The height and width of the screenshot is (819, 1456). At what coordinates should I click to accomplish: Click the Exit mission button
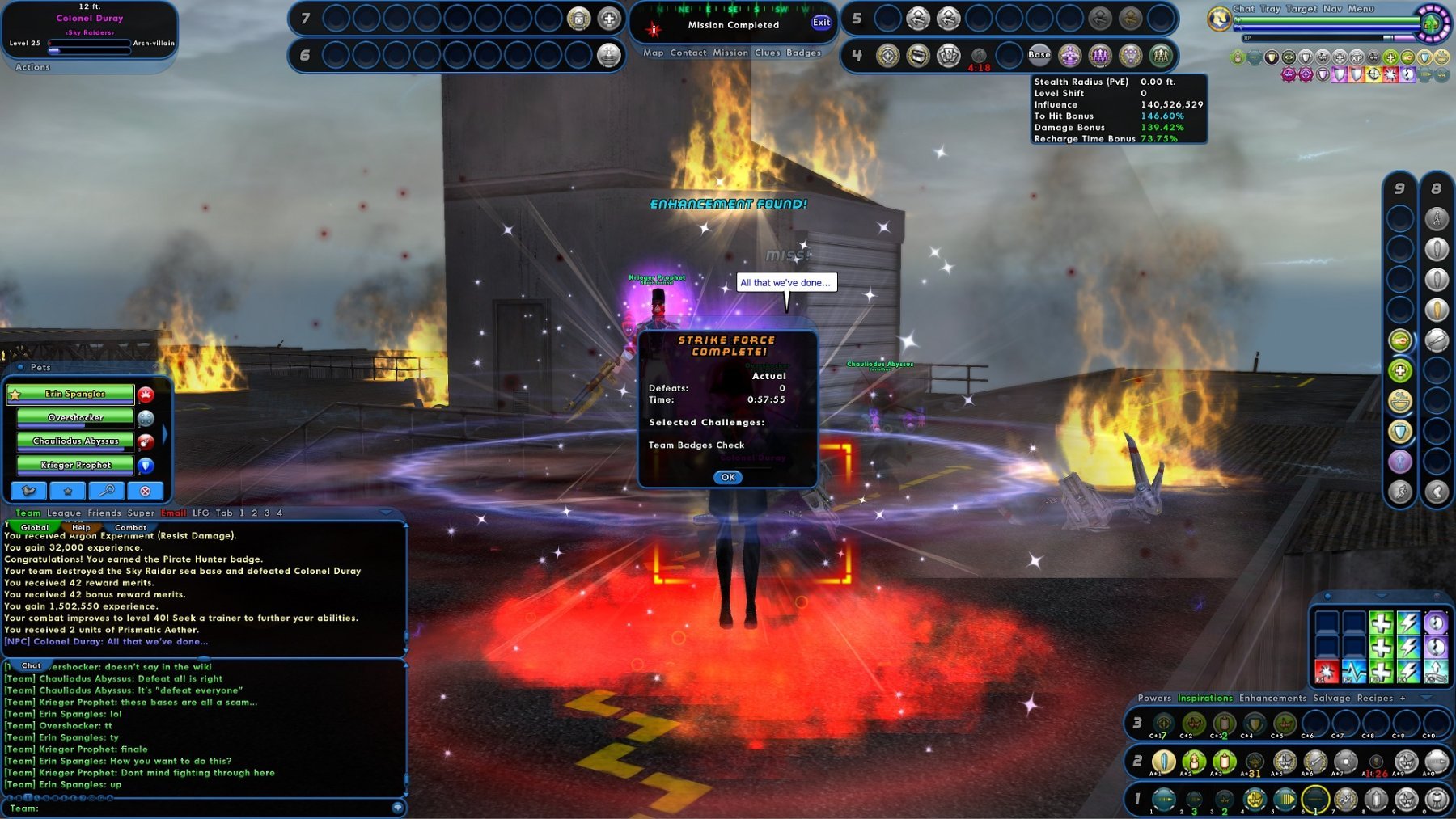[x=821, y=23]
